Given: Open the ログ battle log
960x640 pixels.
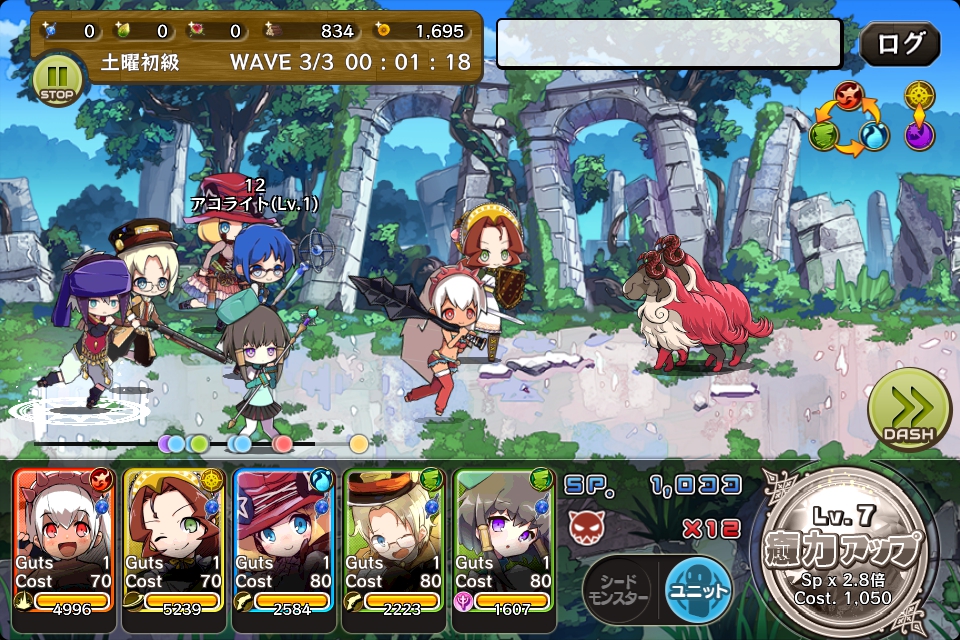Looking at the screenshot, I should tap(899, 44).
